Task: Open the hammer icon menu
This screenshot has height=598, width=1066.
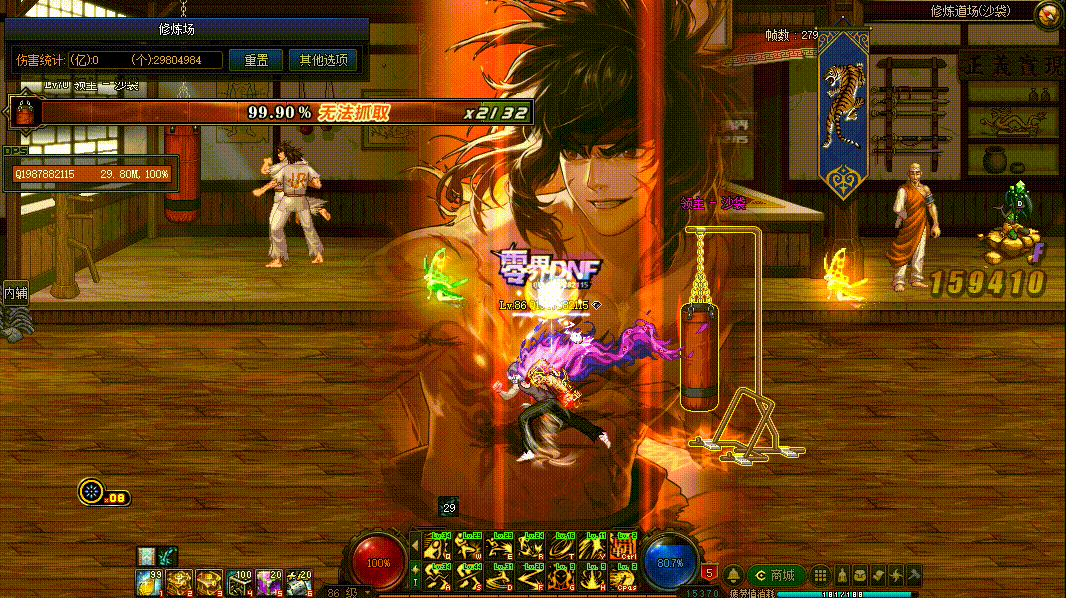Action: click(913, 575)
